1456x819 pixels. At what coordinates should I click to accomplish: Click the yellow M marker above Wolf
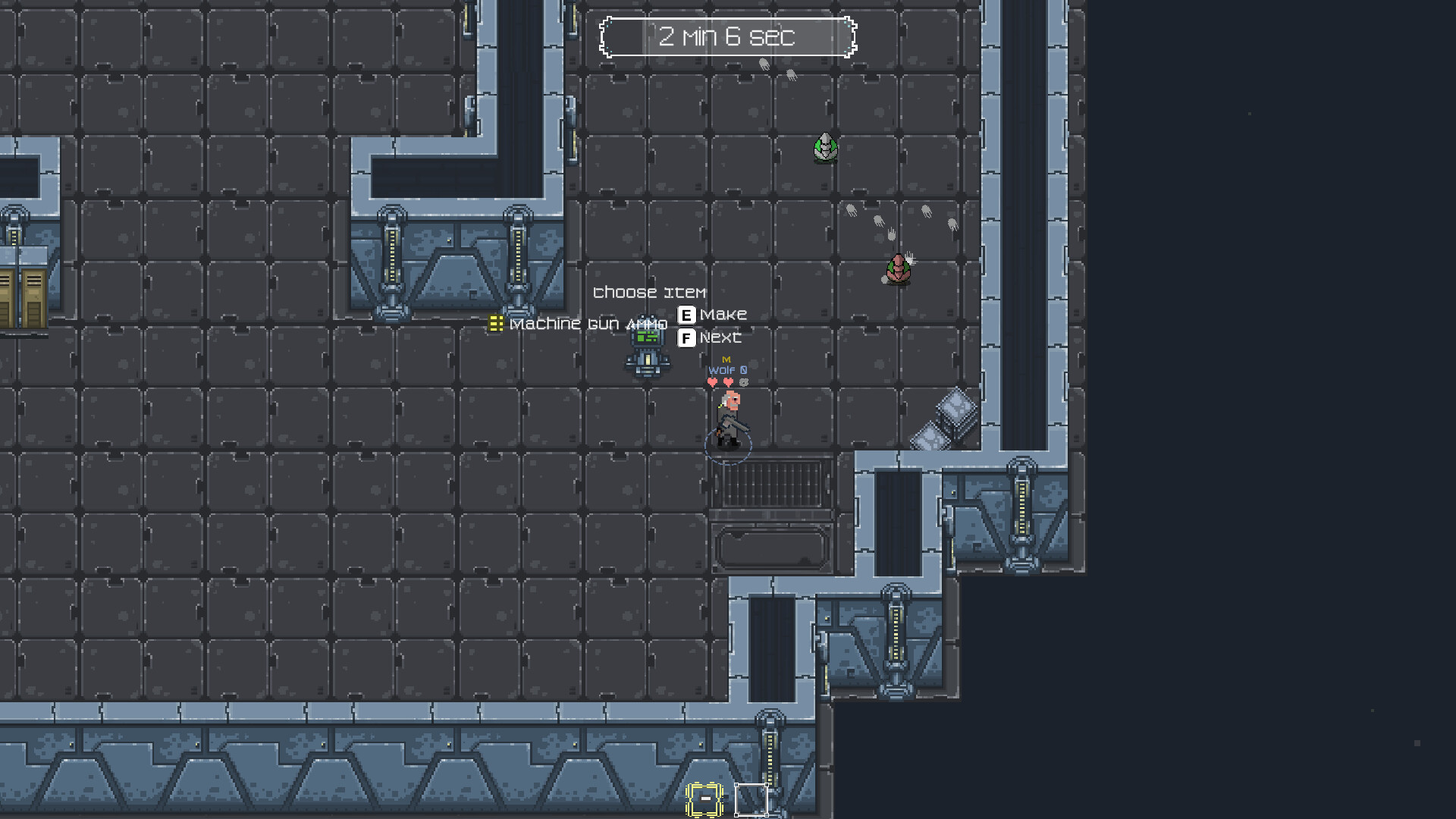coord(726,359)
